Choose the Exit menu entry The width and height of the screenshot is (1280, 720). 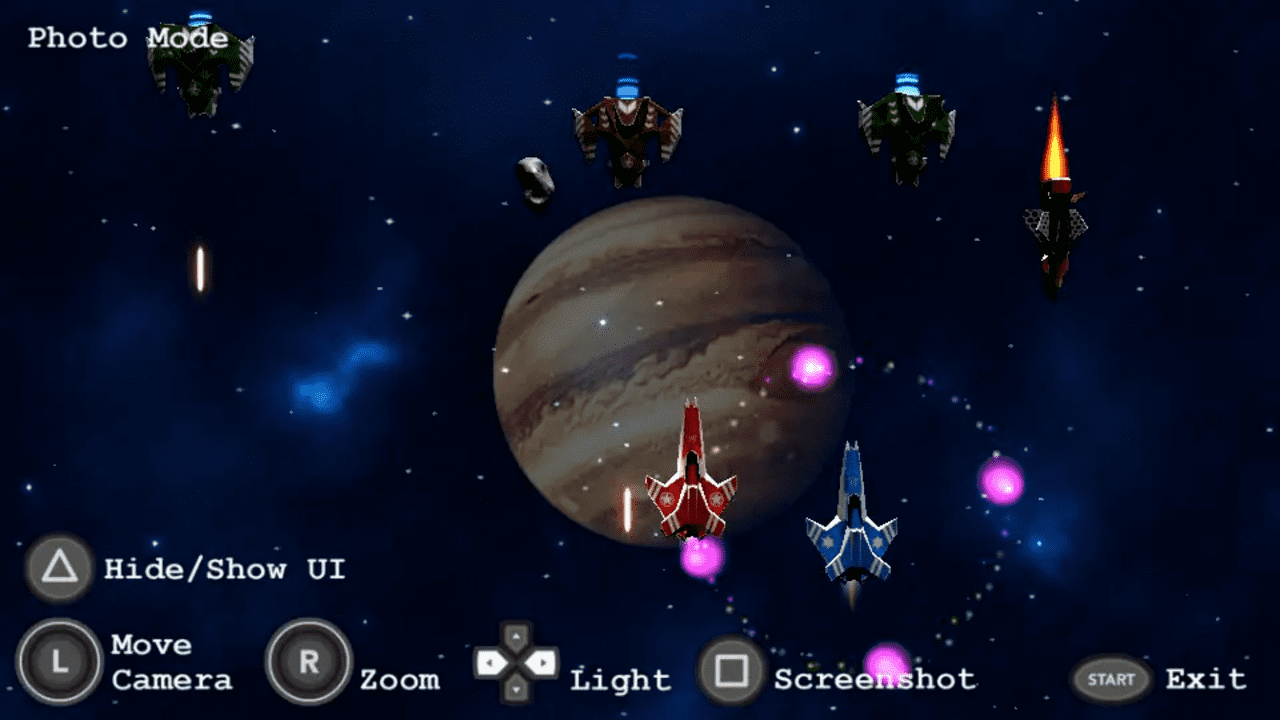1206,678
